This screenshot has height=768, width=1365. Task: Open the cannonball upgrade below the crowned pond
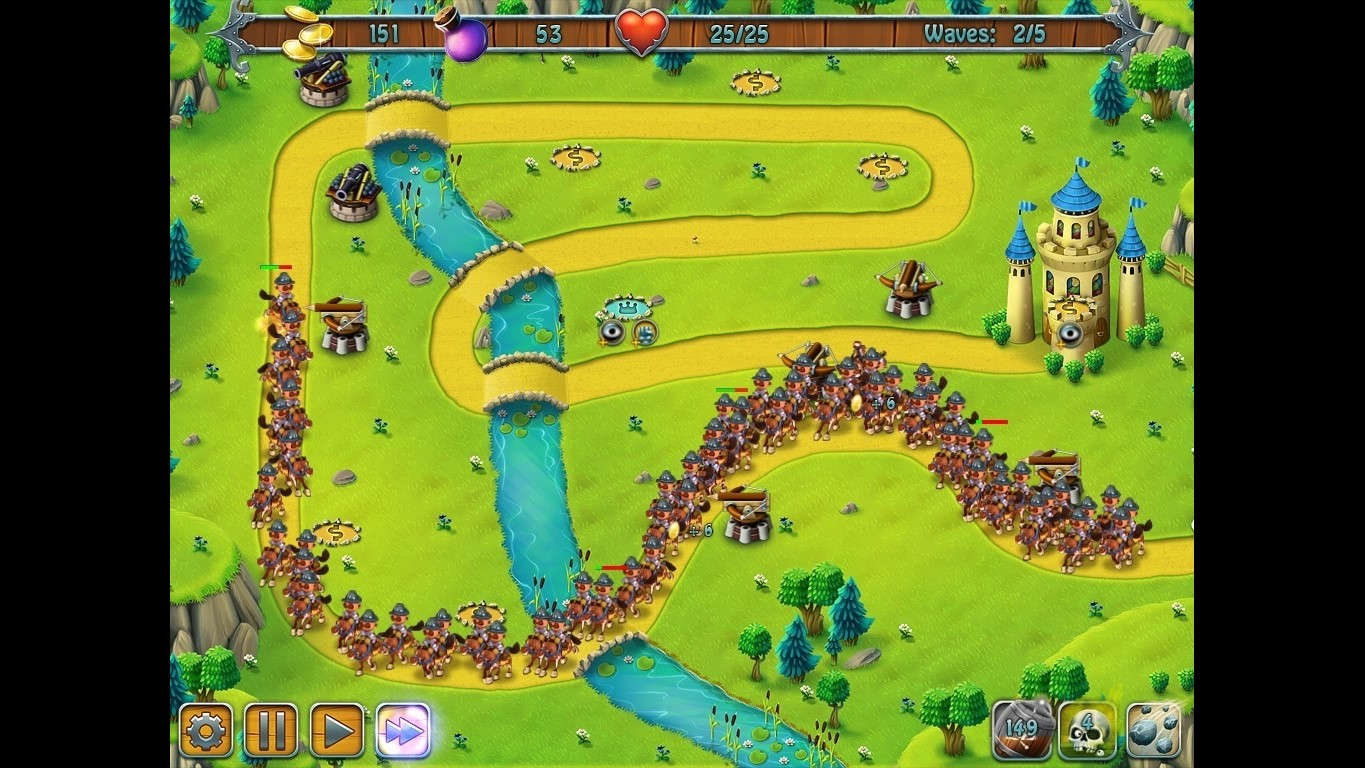(x=613, y=333)
